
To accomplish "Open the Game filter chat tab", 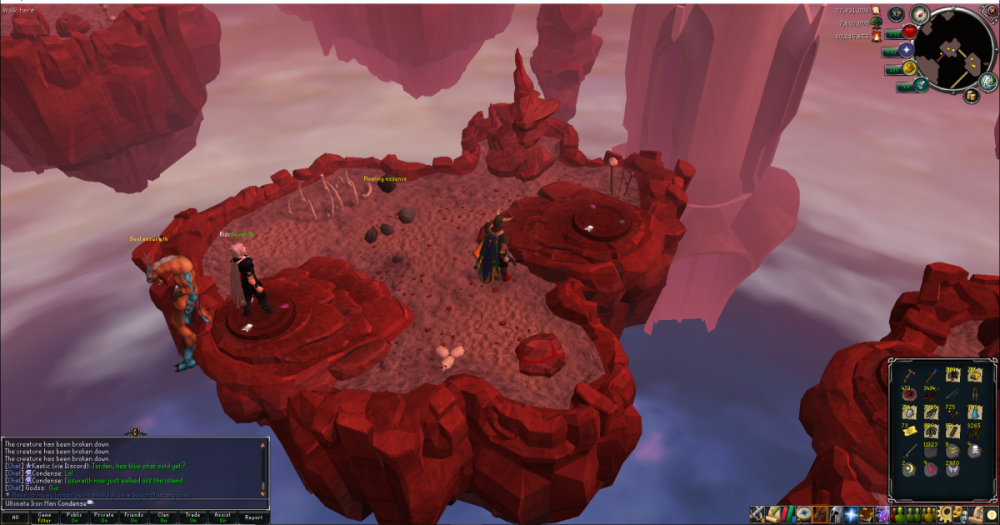I will tap(46, 516).
